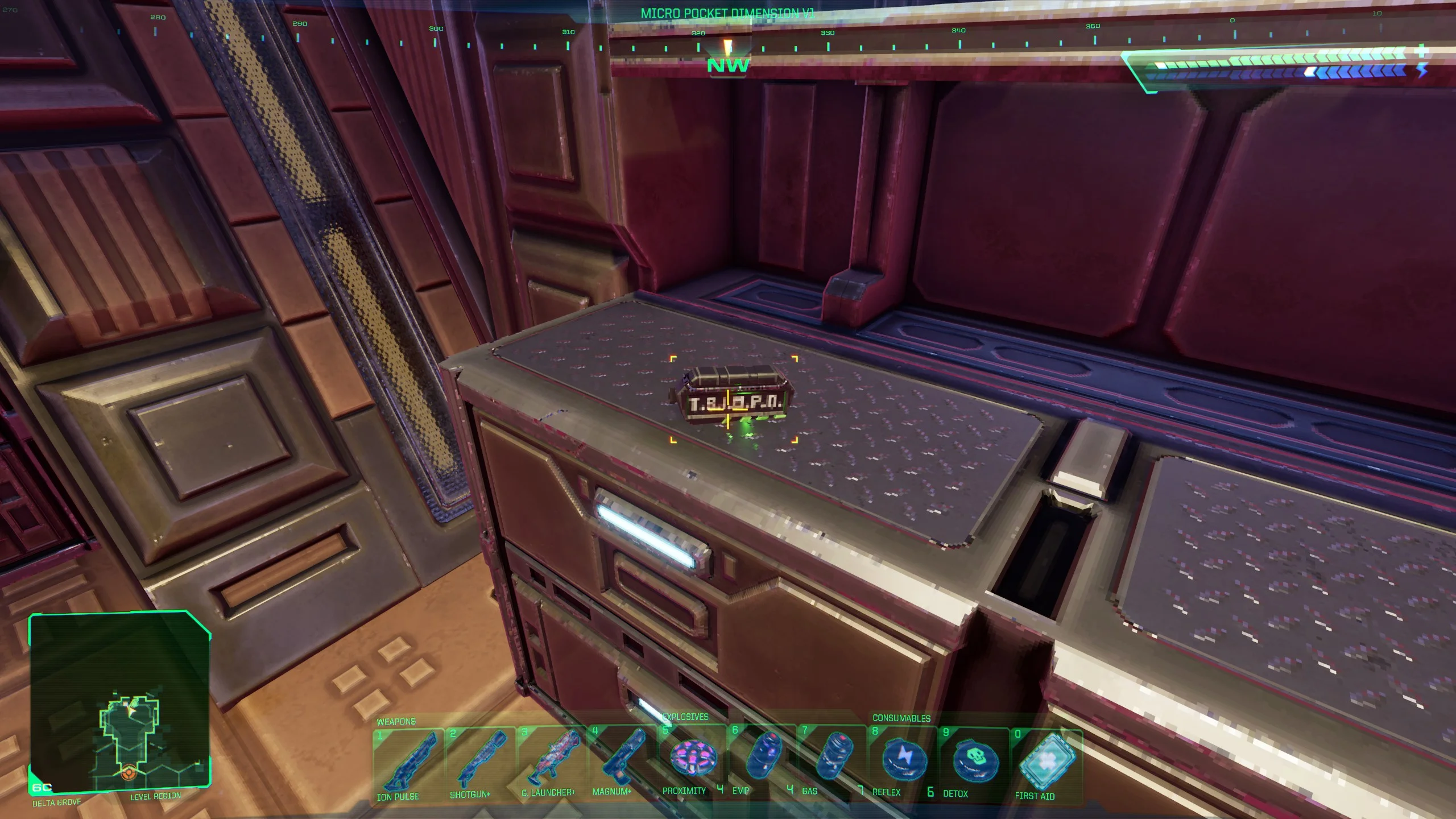Select the Proximity mine explosive
1456x819 pixels.
tap(692, 759)
